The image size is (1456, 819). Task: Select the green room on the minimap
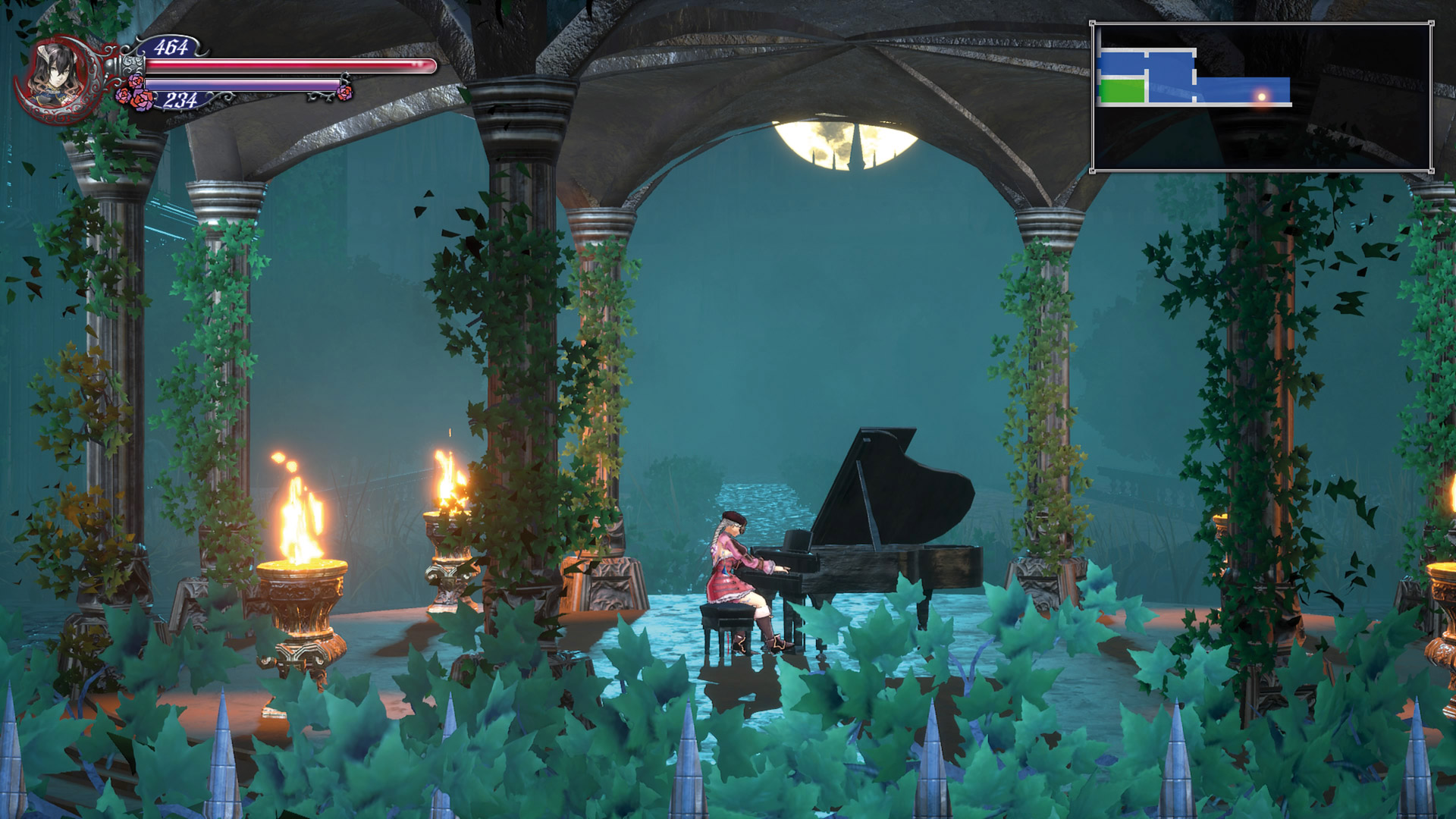coord(1122,91)
